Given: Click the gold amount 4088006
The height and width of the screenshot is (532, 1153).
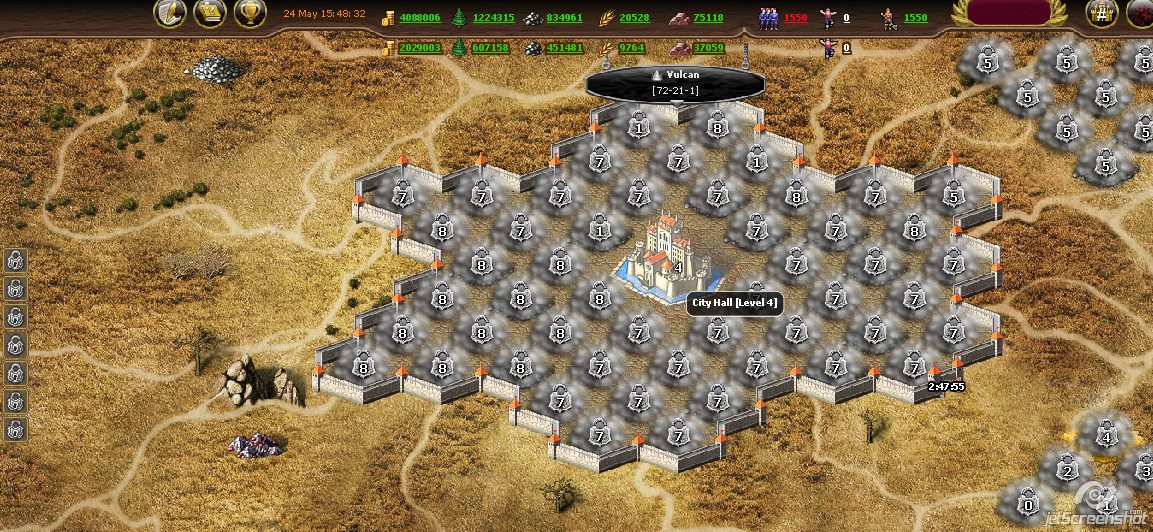Looking at the screenshot, I should click(x=420, y=18).
